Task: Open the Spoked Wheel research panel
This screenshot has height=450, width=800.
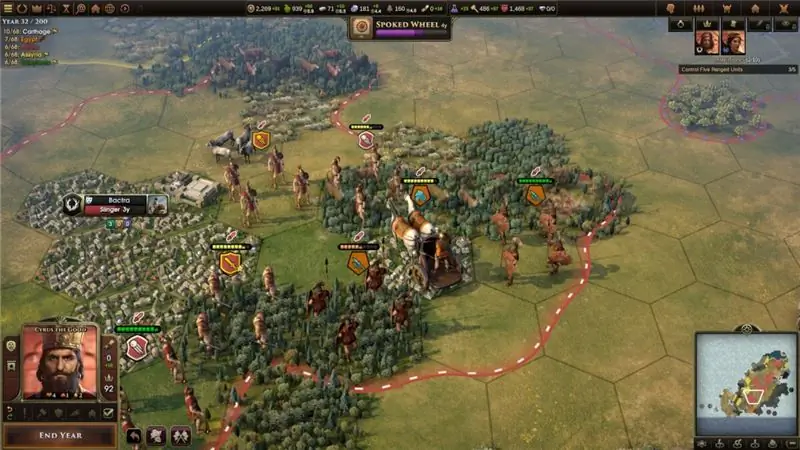Action: point(399,28)
